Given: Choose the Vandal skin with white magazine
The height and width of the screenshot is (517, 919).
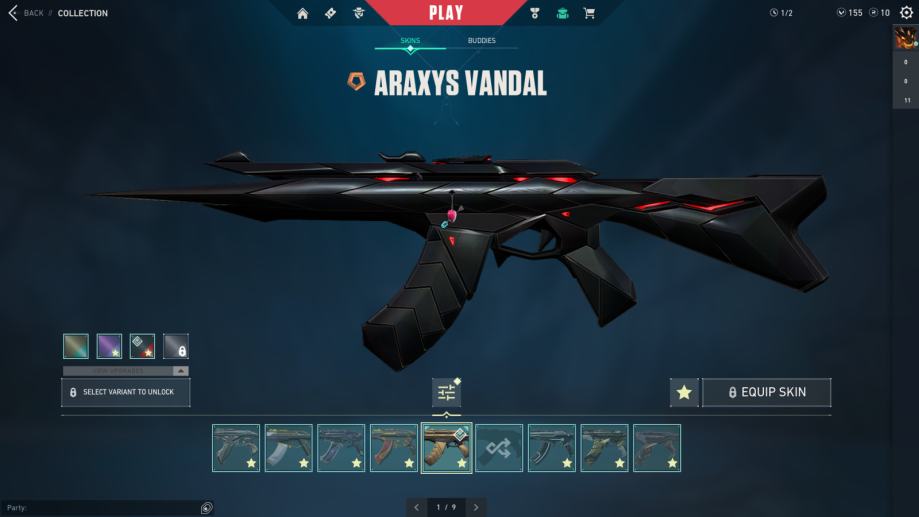Looking at the screenshot, I should tap(288, 448).
